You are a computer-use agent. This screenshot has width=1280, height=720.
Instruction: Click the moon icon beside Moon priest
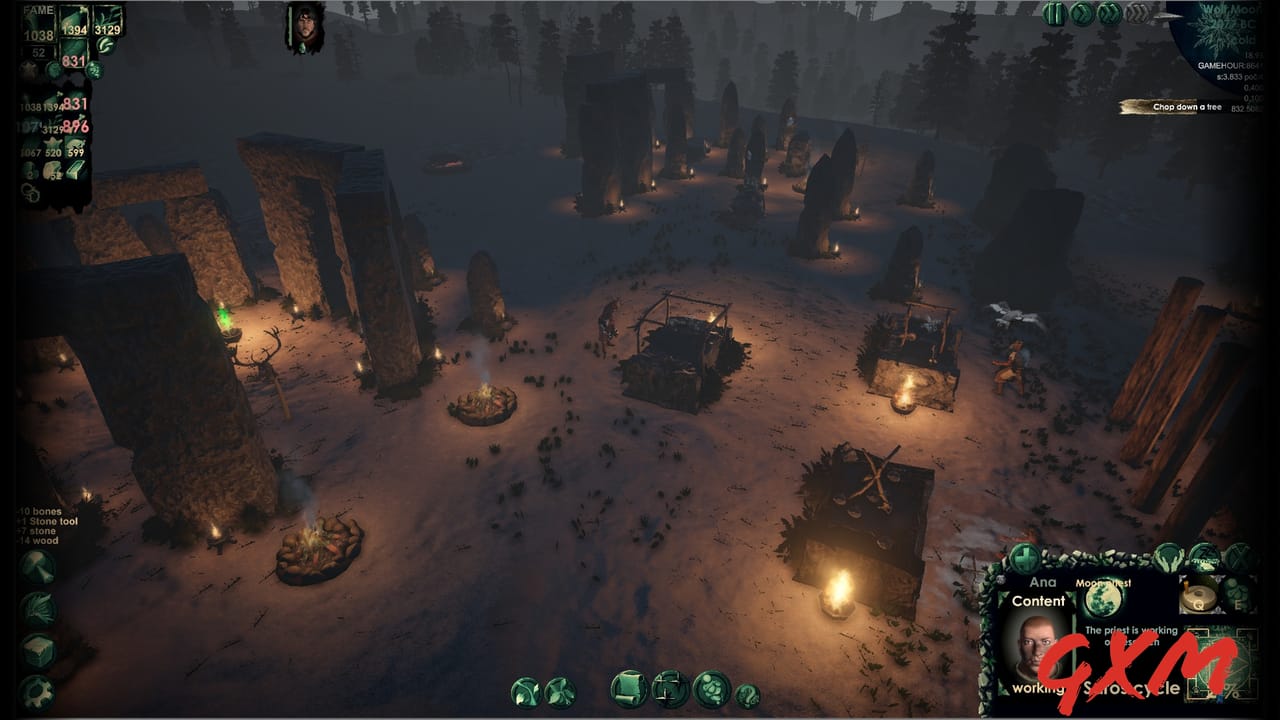click(x=1102, y=600)
